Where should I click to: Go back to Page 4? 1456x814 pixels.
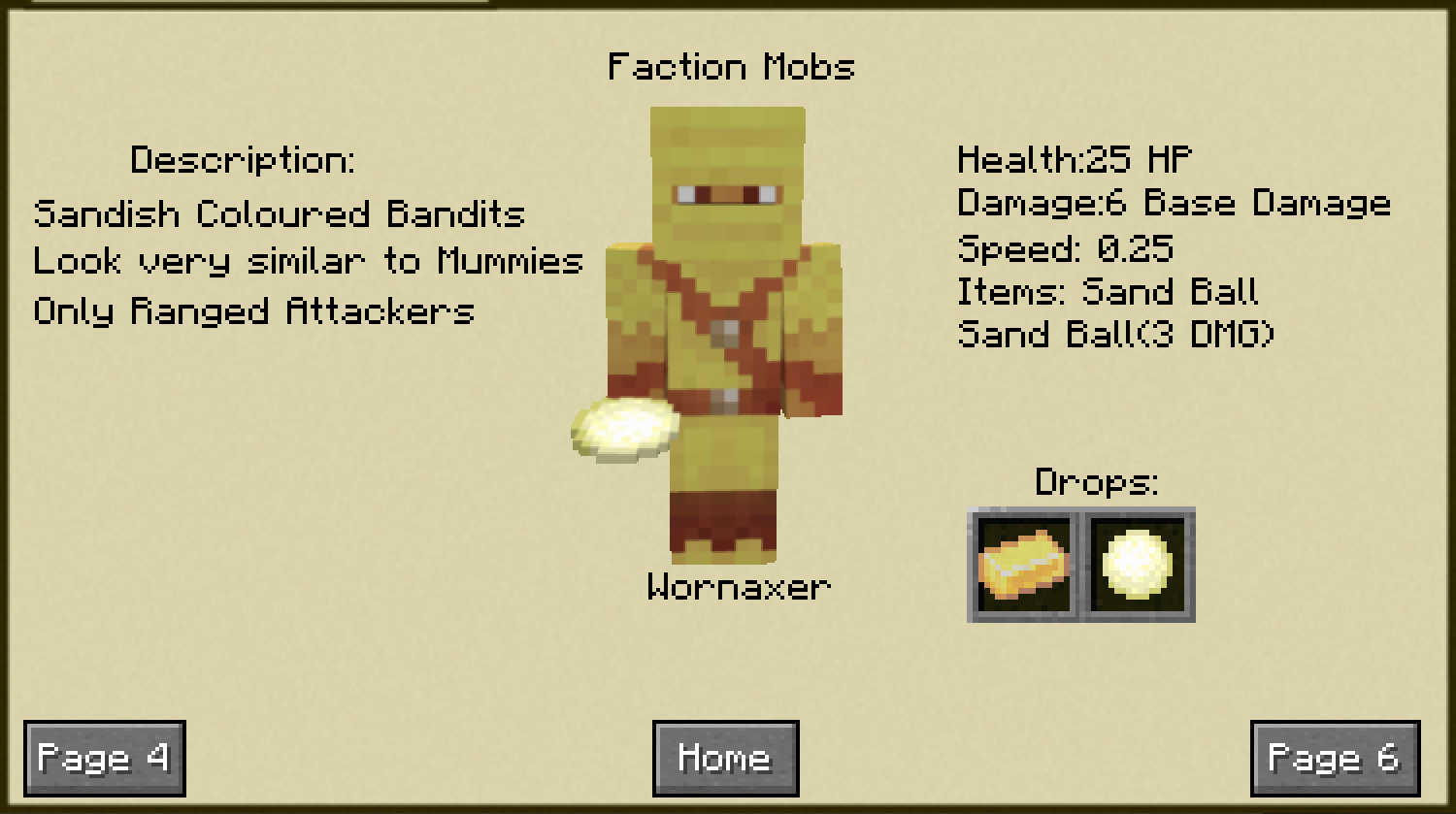click(104, 758)
